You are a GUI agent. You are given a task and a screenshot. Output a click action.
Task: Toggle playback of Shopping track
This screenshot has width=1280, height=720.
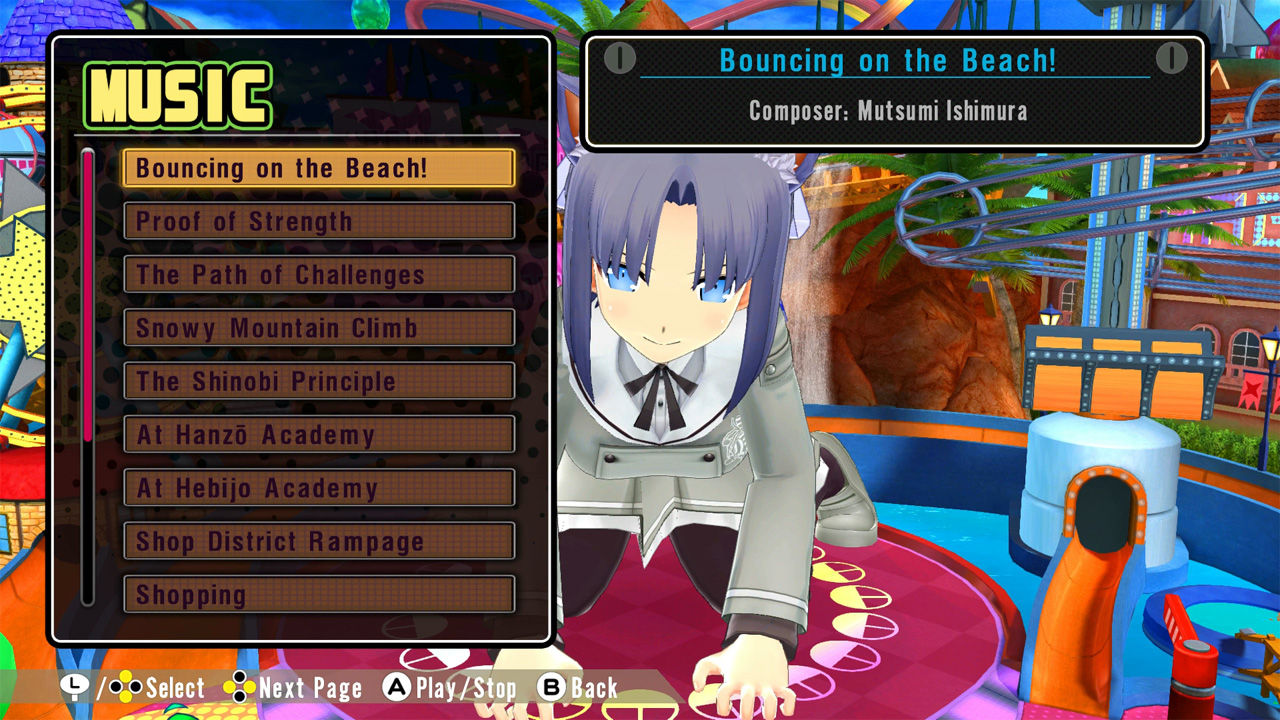[x=318, y=595]
